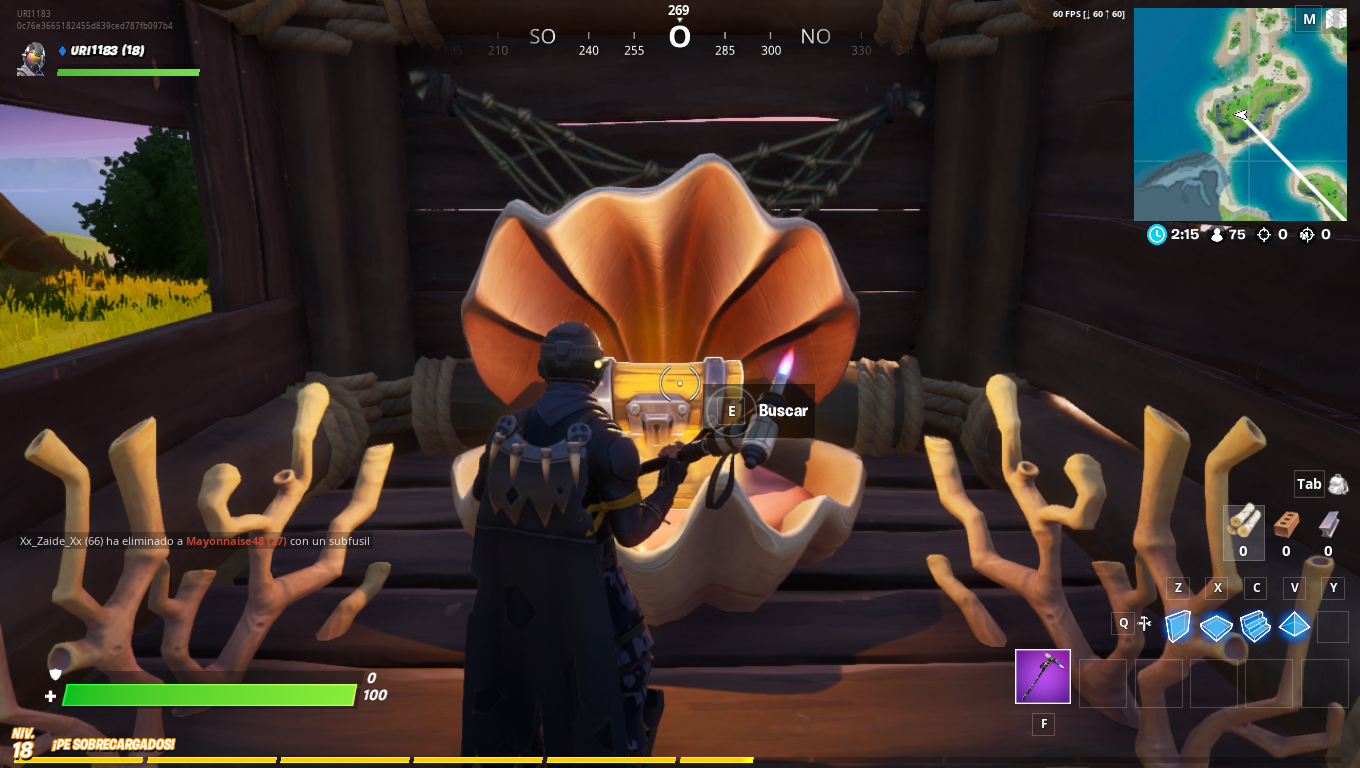The height and width of the screenshot is (768, 1360).
Task: Pick the pyramid roof building piece
Action: pyautogui.click(x=1294, y=626)
